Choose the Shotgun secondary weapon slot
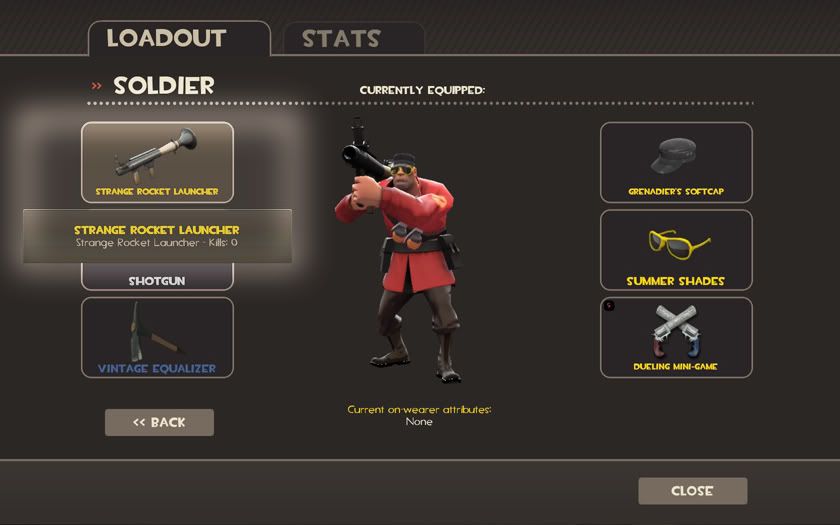The height and width of the screenshot is (525, 840). click(157, 279)
